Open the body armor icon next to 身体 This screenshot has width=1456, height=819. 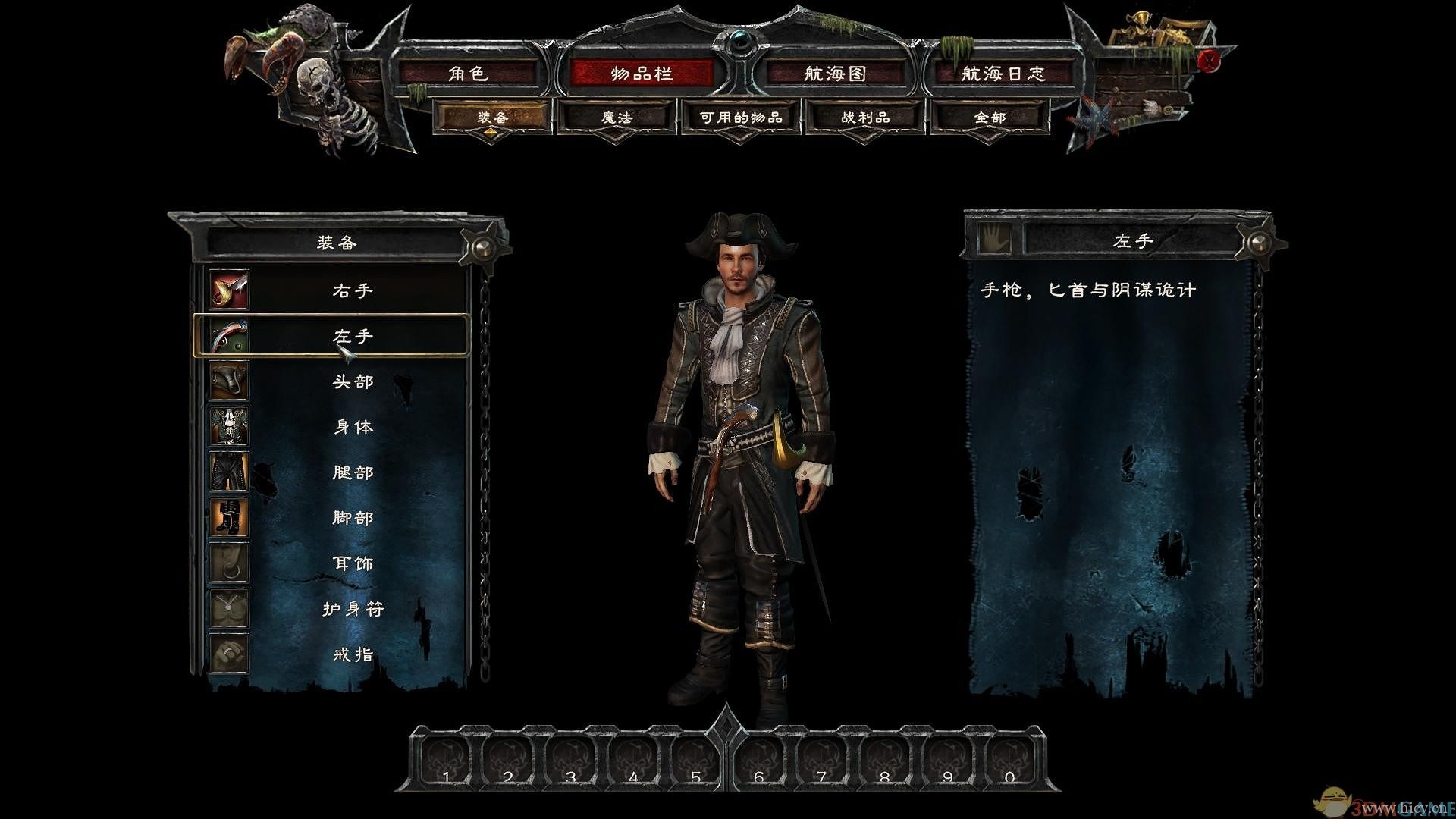point(229,427)
